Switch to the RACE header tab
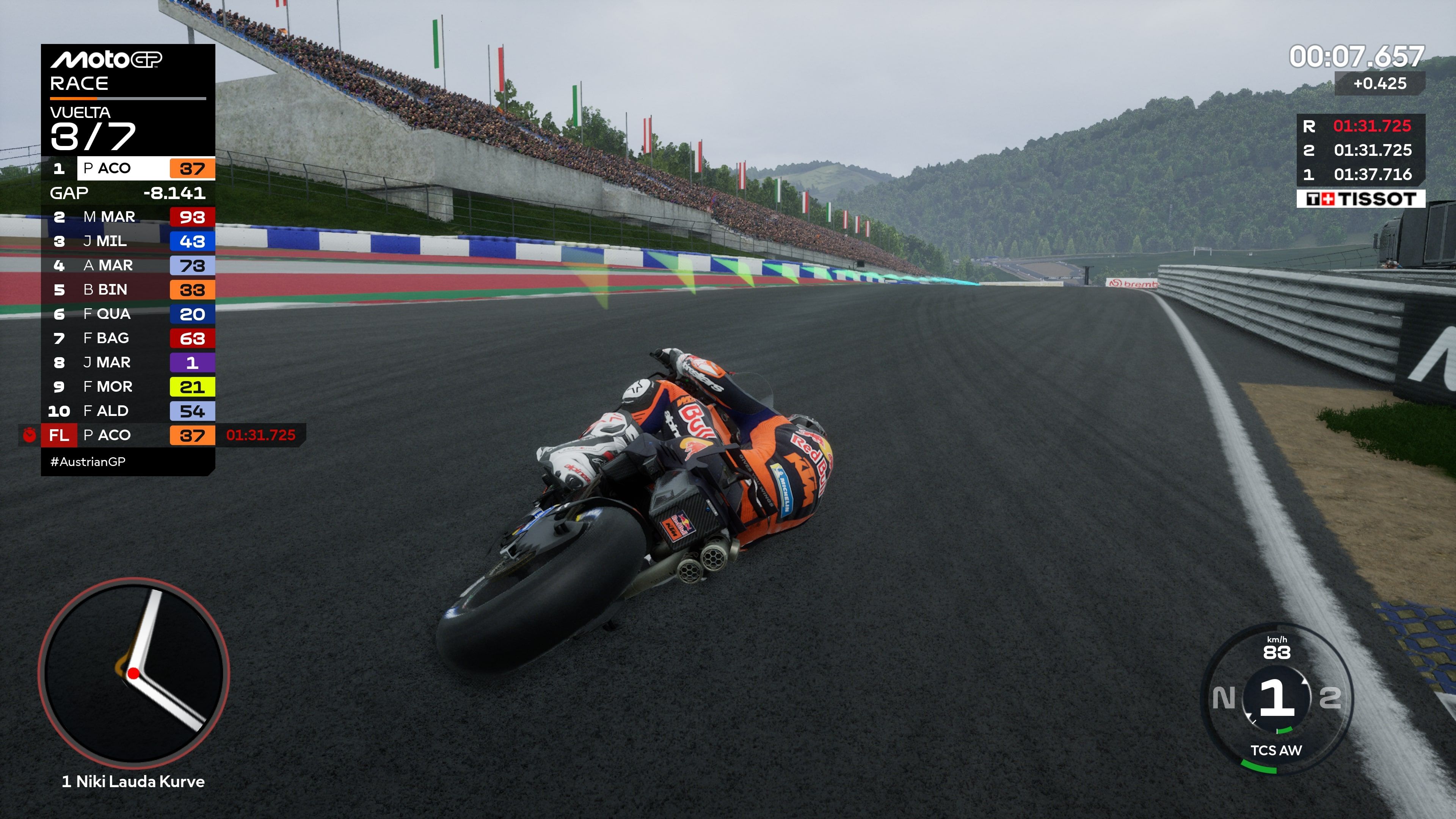 click(x=79, y=84)
